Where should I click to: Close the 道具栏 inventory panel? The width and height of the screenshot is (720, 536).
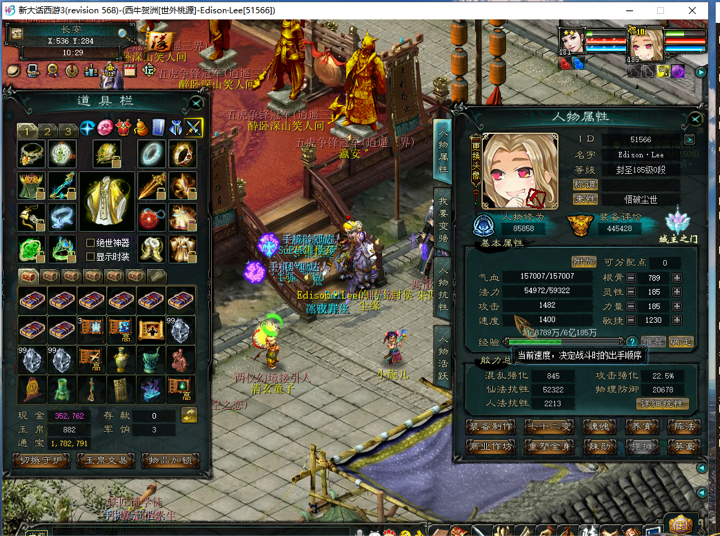(196, 102)
